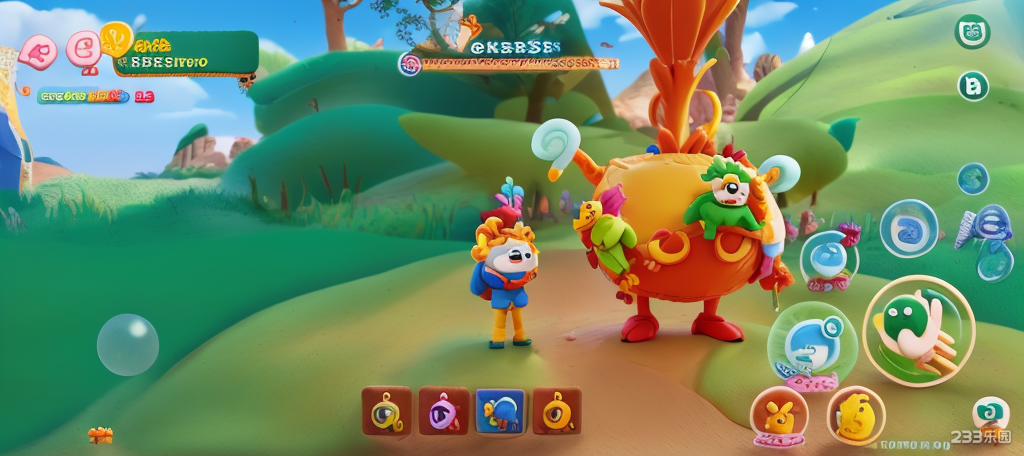Activate the blue swirl bubble skill
This screenshot has height=456, width=1024.
[x=908, y=228]
